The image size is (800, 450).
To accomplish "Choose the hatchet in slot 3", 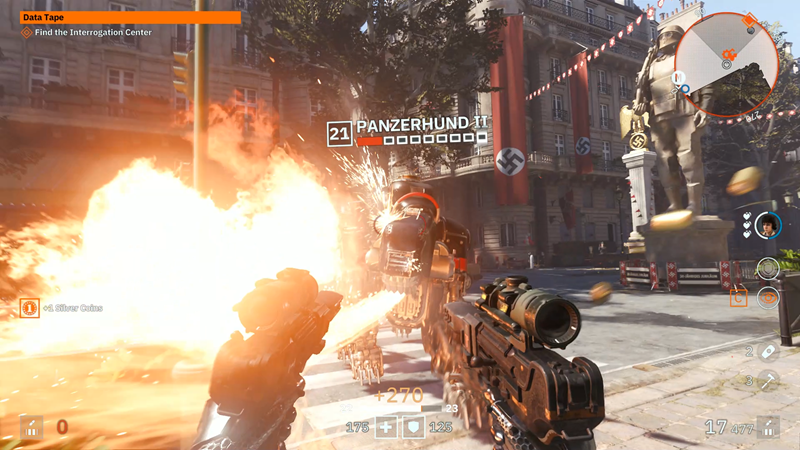I will click(767, 380).
